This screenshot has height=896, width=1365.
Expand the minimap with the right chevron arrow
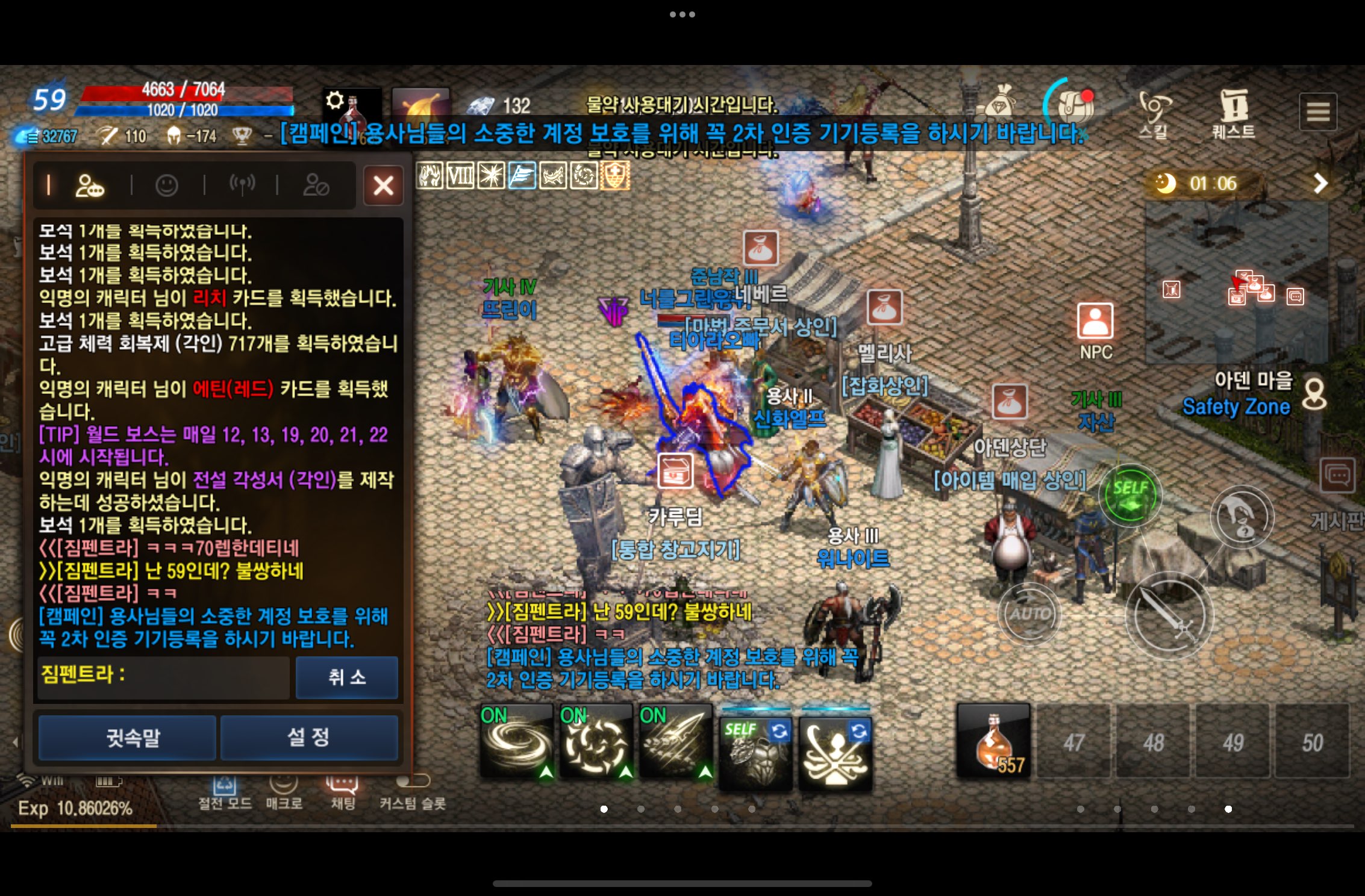[1319, 183]
